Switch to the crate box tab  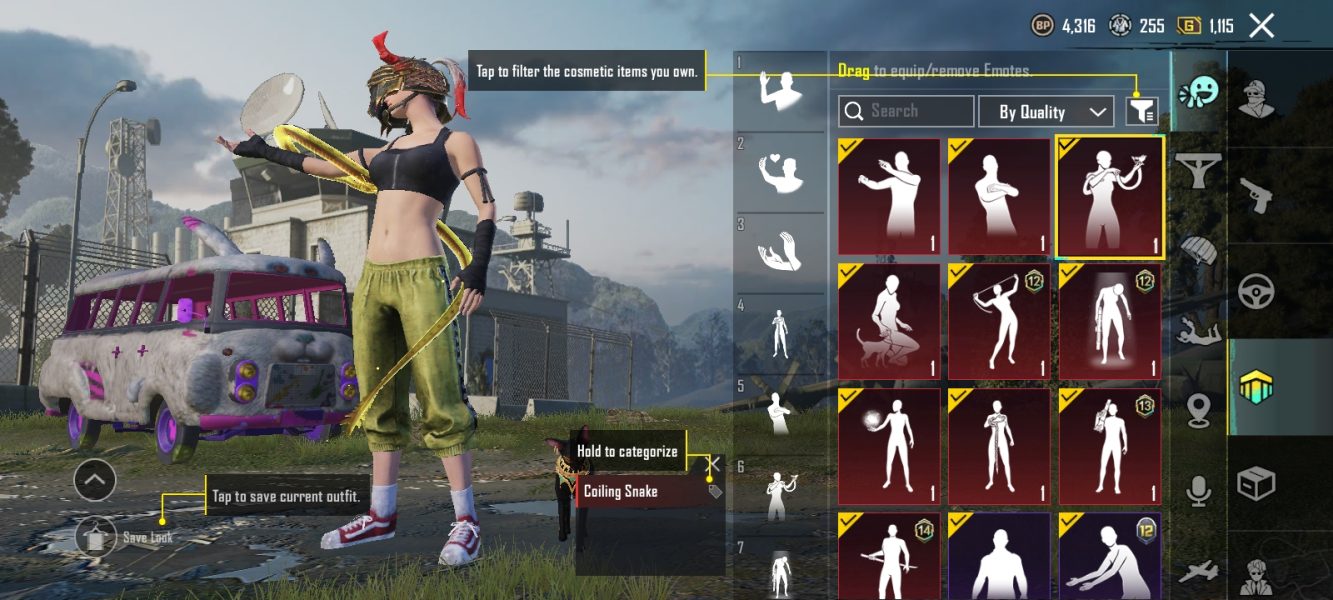click(1257, 484)
